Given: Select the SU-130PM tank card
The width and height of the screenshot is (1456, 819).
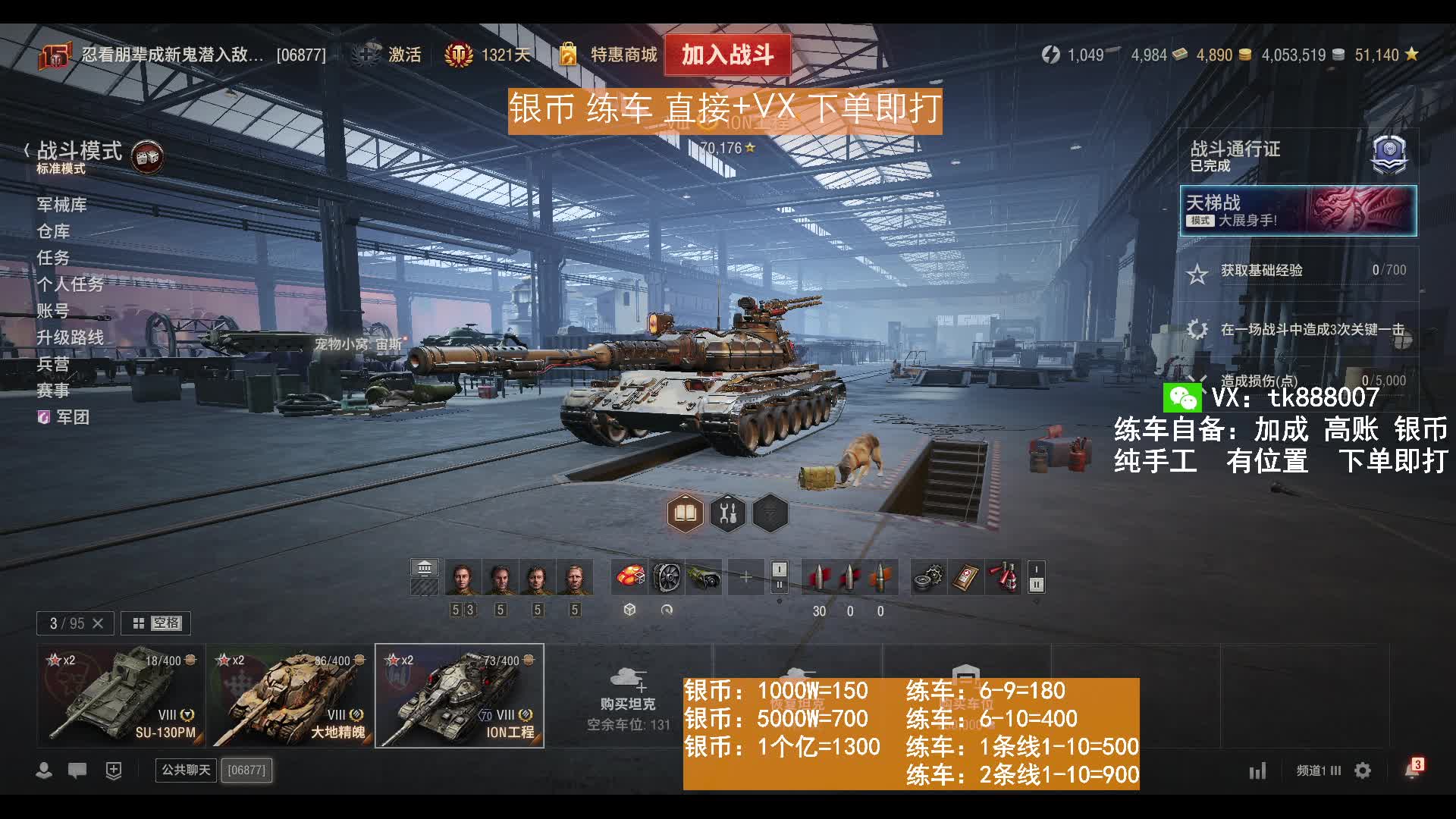Looking at the screenshot, I should tap(121, 696).
